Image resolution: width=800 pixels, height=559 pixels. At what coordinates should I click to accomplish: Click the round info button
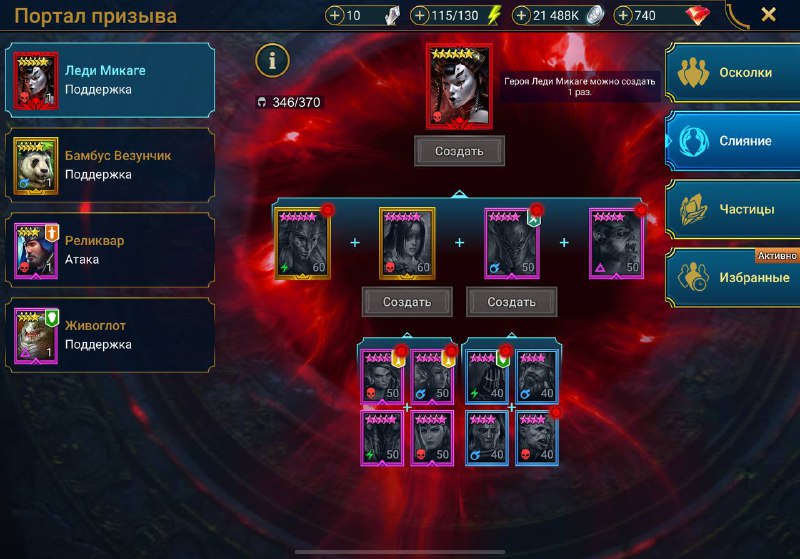pos(272,61)
